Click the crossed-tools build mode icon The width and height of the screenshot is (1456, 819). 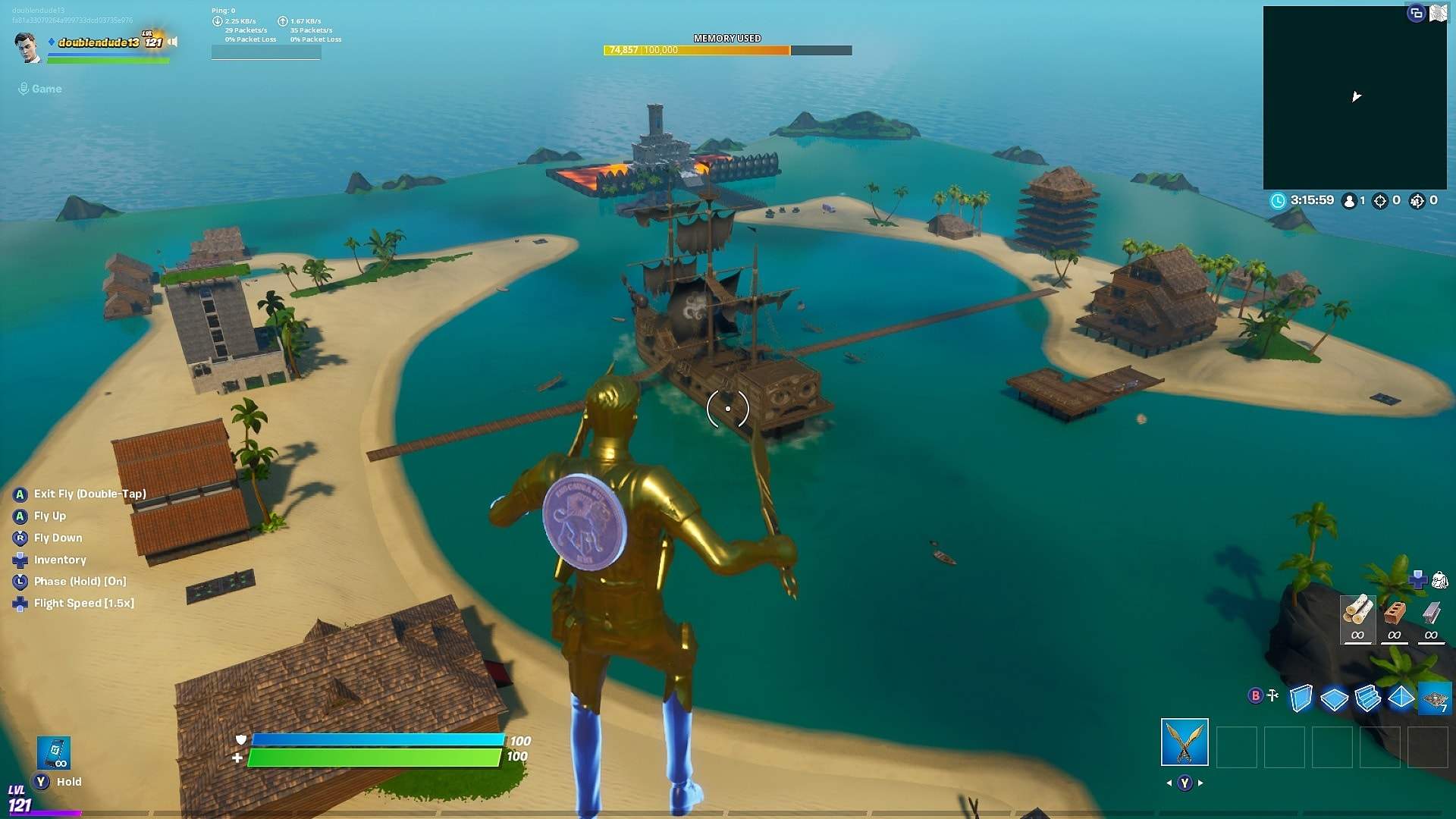coord(1272,695)
